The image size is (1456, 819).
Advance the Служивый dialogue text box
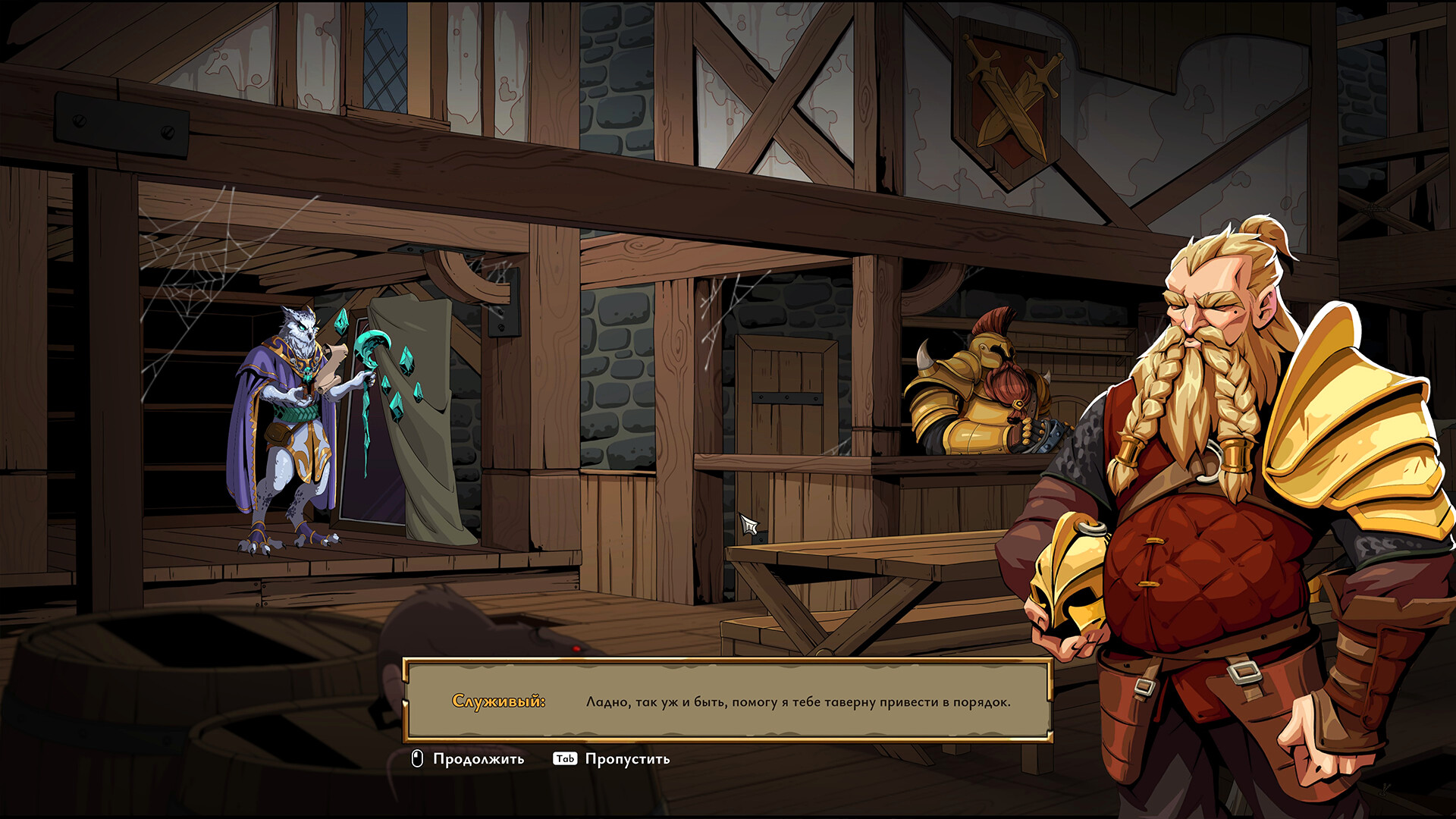point(726,701)
